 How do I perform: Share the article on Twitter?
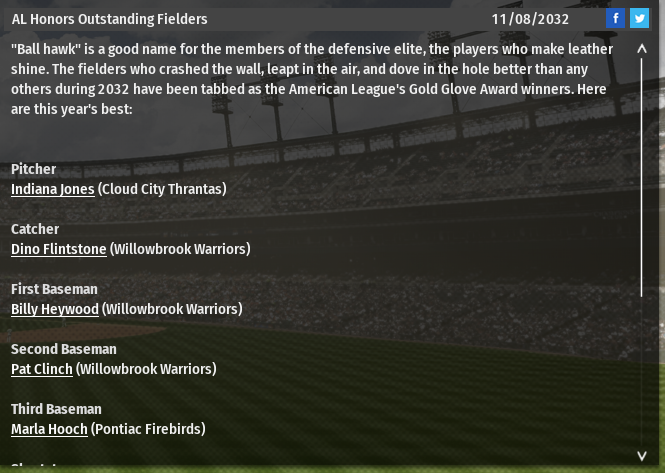click(x=639, y=18)
